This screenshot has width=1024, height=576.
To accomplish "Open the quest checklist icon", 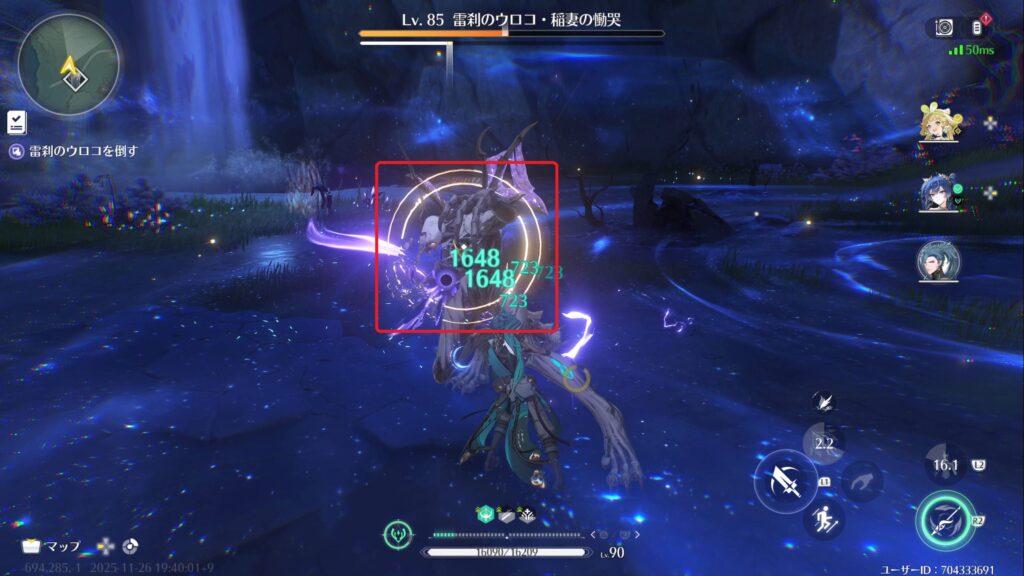I will (17, 122).
